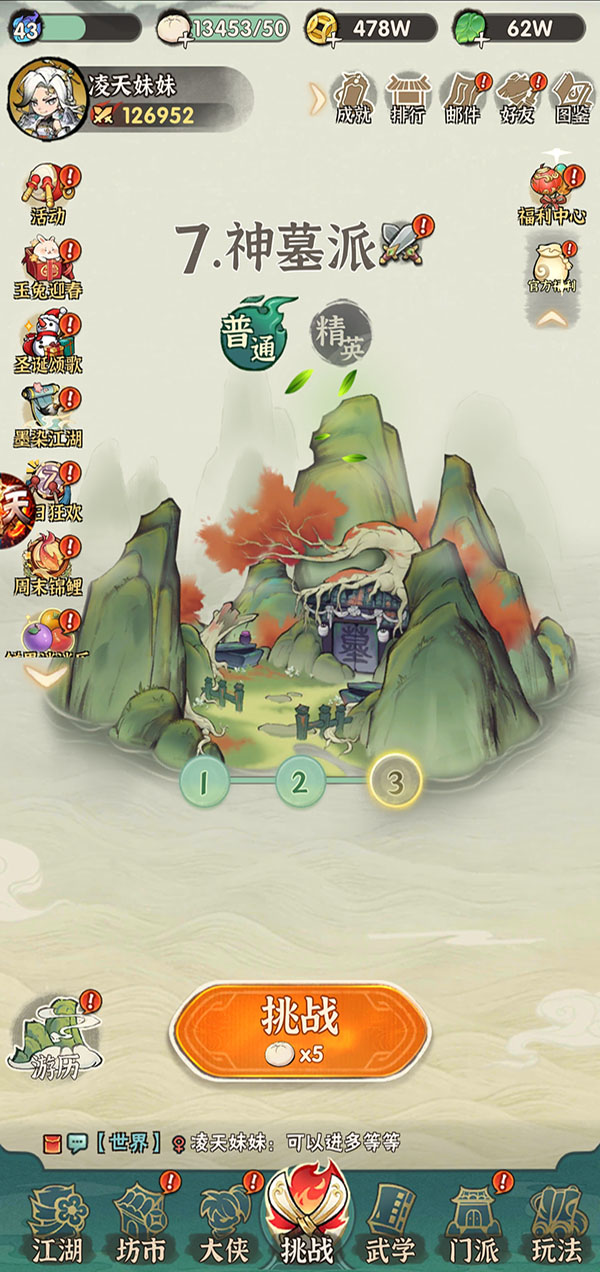Check the 邮件 mailbox

[462, 96]
